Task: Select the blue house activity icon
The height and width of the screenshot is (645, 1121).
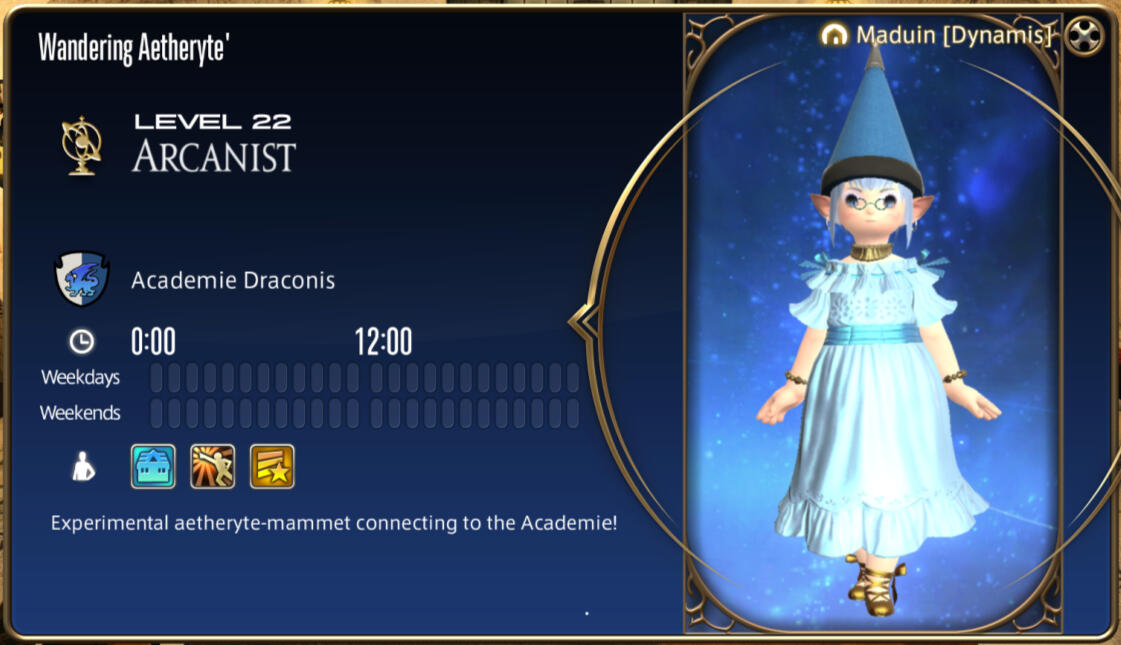Action: tap(153, 466)
